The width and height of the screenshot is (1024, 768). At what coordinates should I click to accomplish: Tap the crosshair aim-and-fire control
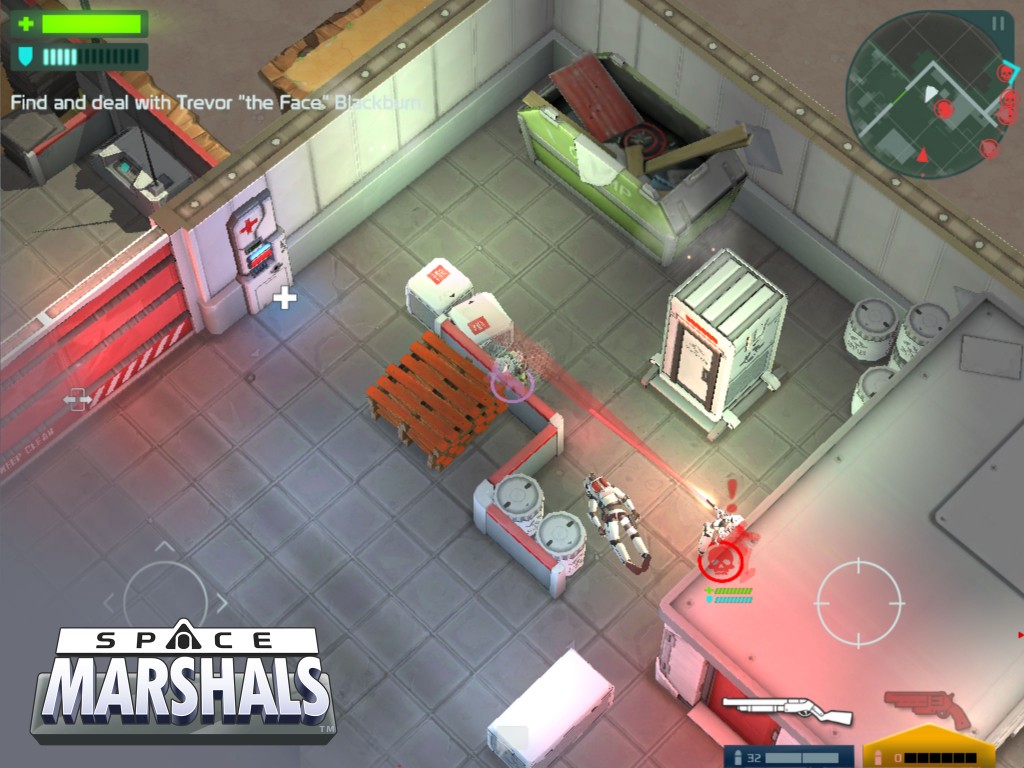point(859,602)
